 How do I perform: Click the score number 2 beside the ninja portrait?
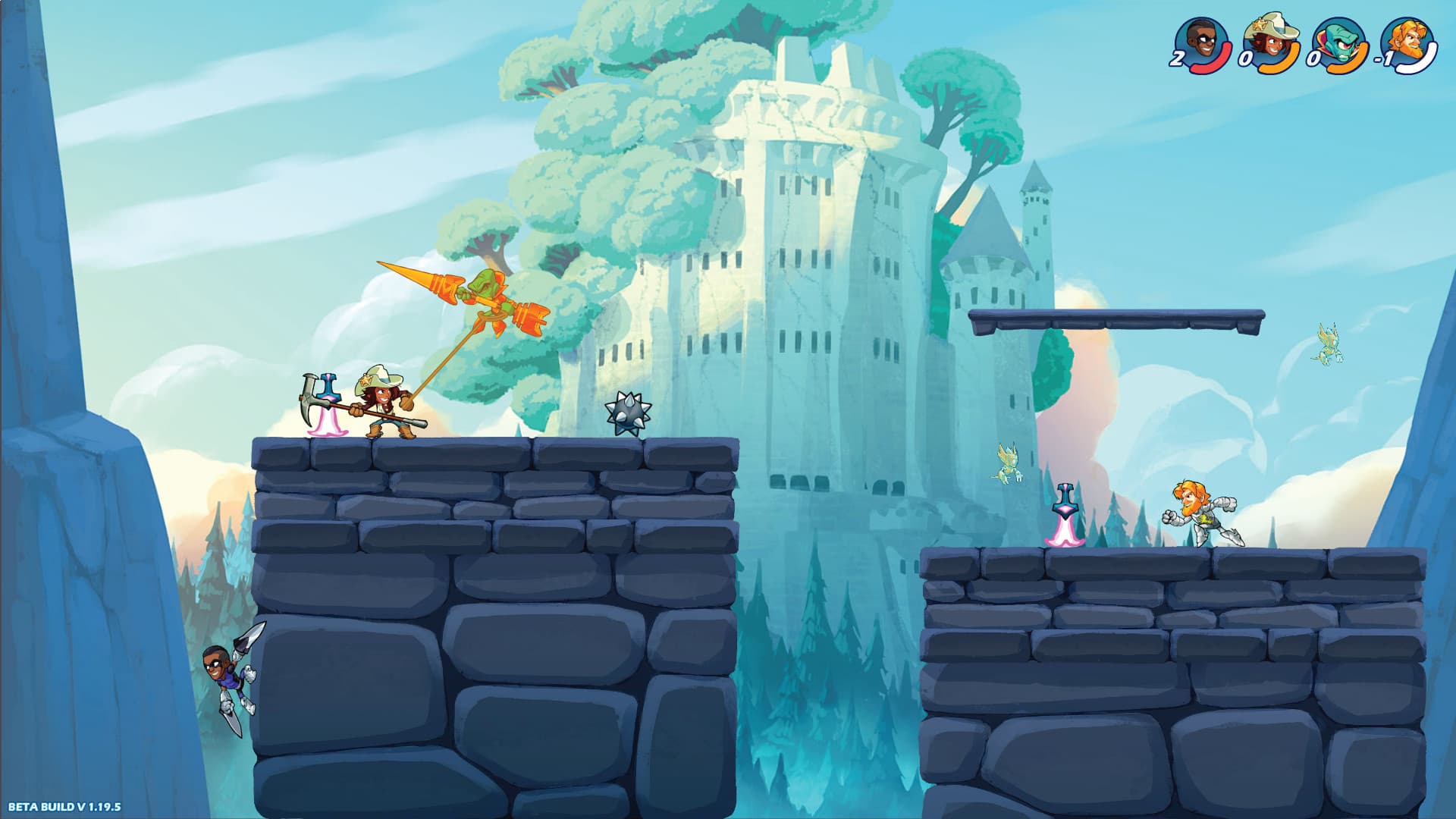point(1178,59)
